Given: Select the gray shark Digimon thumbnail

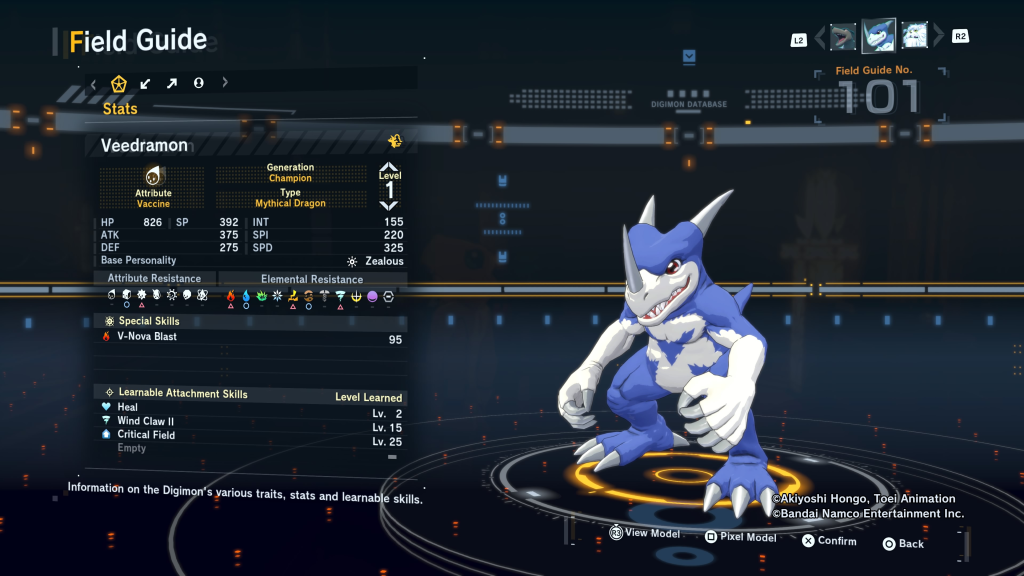Looking at the screenshot, I should click(x=843, y=37).
